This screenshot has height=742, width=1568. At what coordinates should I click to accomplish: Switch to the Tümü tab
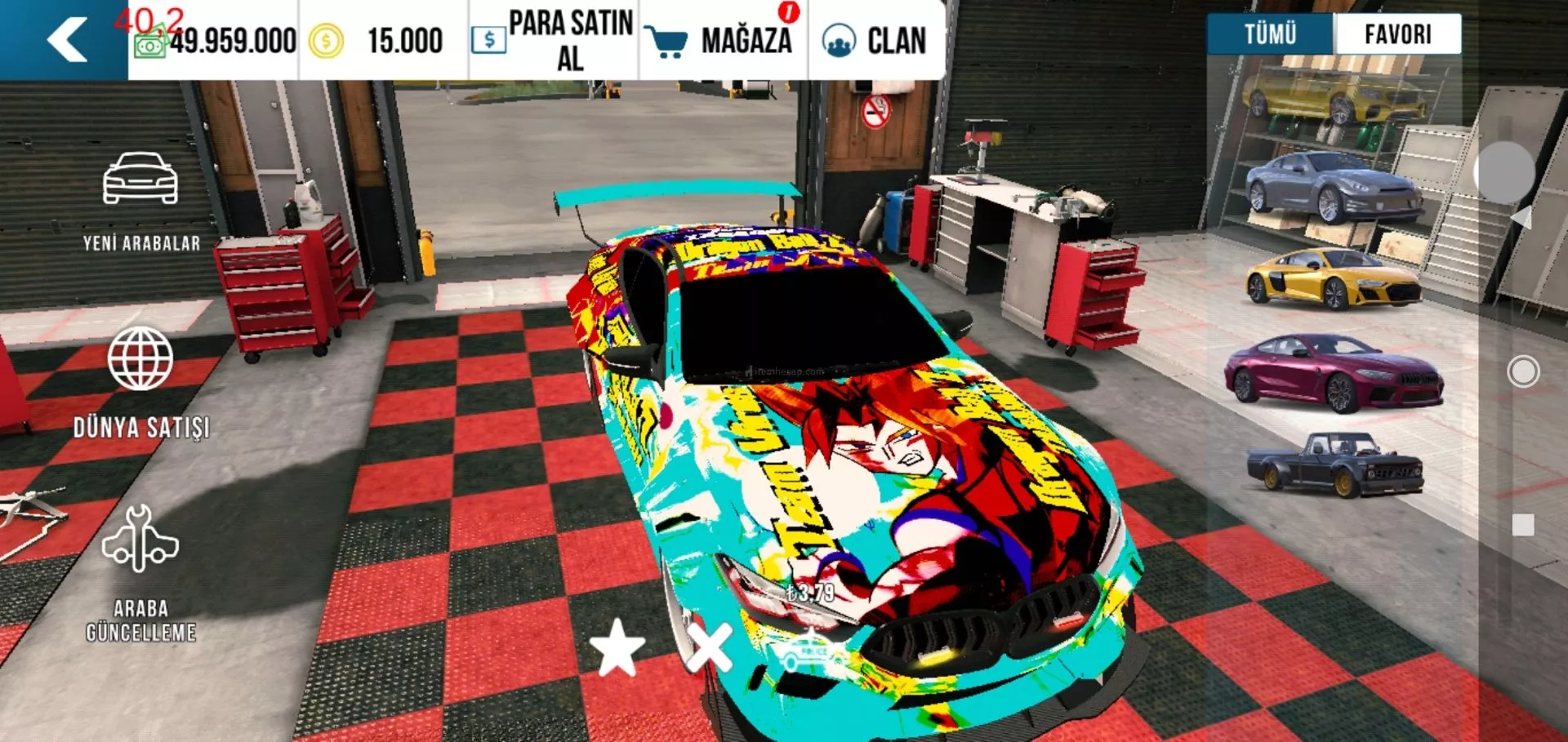1270,34
